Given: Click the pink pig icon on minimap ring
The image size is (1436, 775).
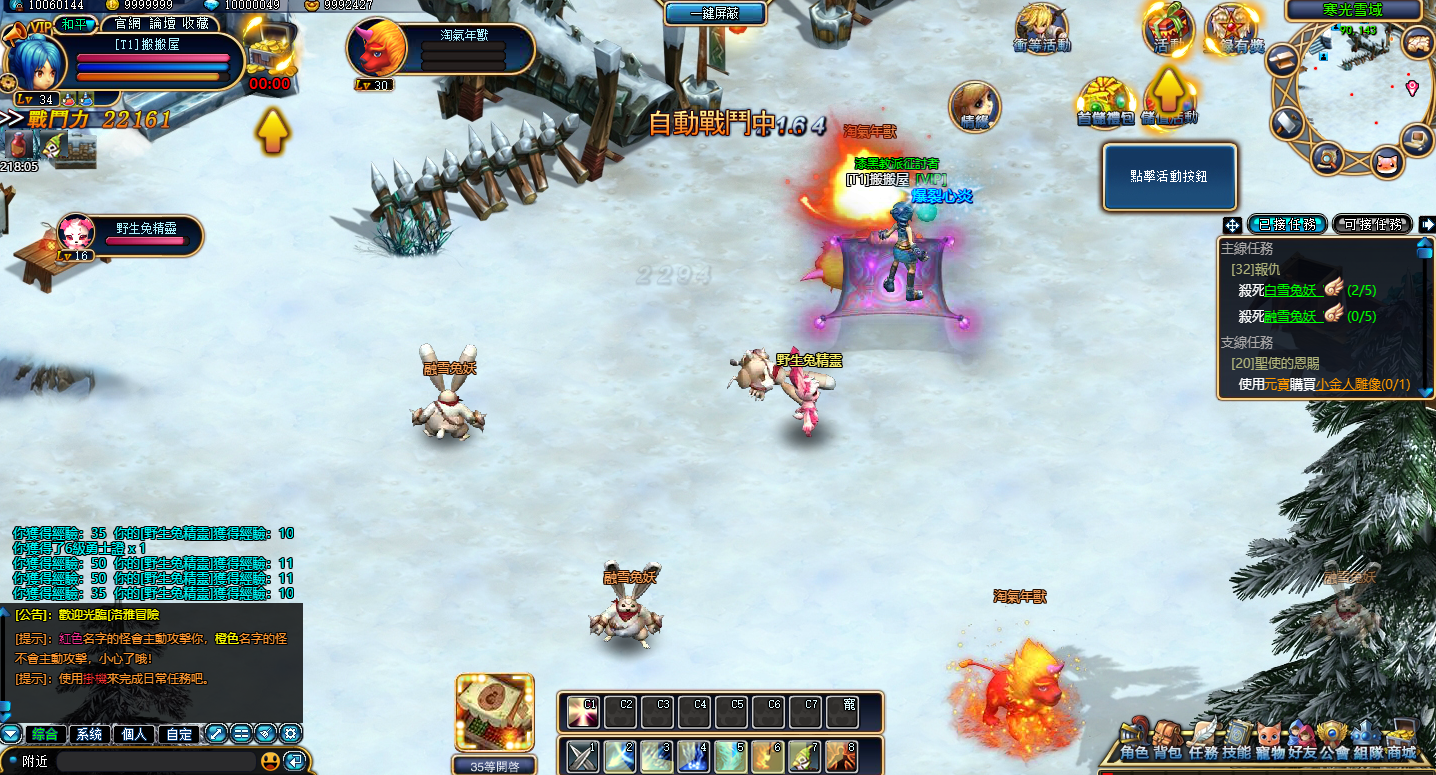Looking at the screenshot, I should click(x=1385, y=161).
